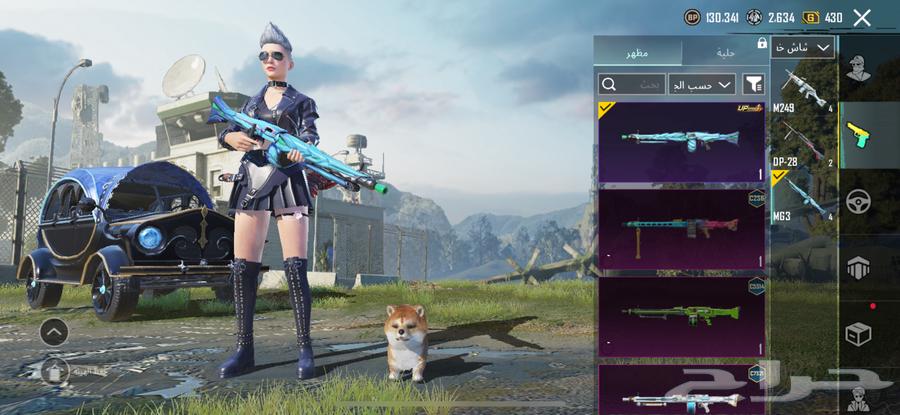Open the box crate category

[x=859, y=334]
